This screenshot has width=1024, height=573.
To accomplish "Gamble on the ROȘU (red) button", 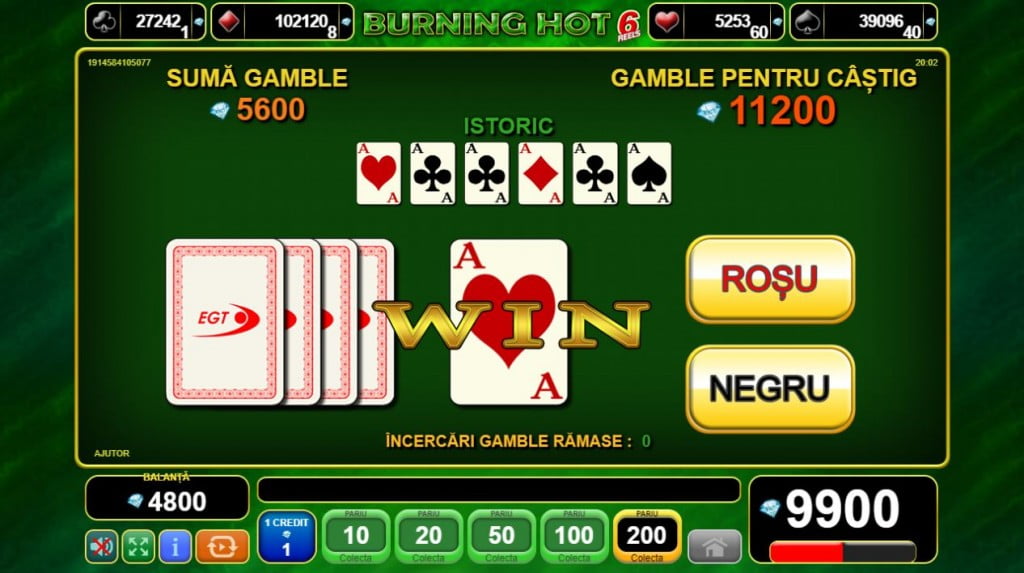I will pyautogui.click(x=769, y=279).
